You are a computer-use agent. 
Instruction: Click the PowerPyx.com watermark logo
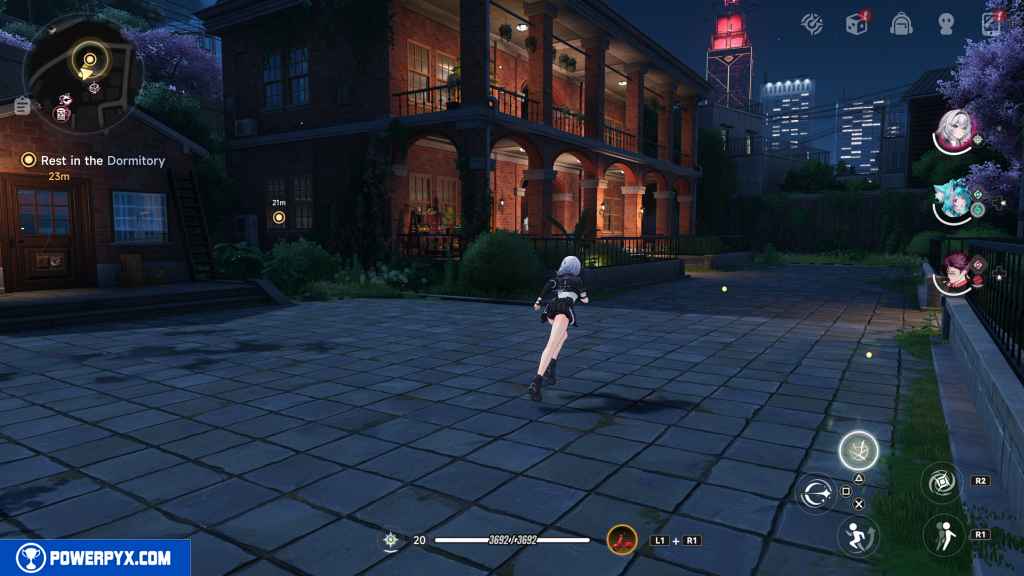point(95,557)
